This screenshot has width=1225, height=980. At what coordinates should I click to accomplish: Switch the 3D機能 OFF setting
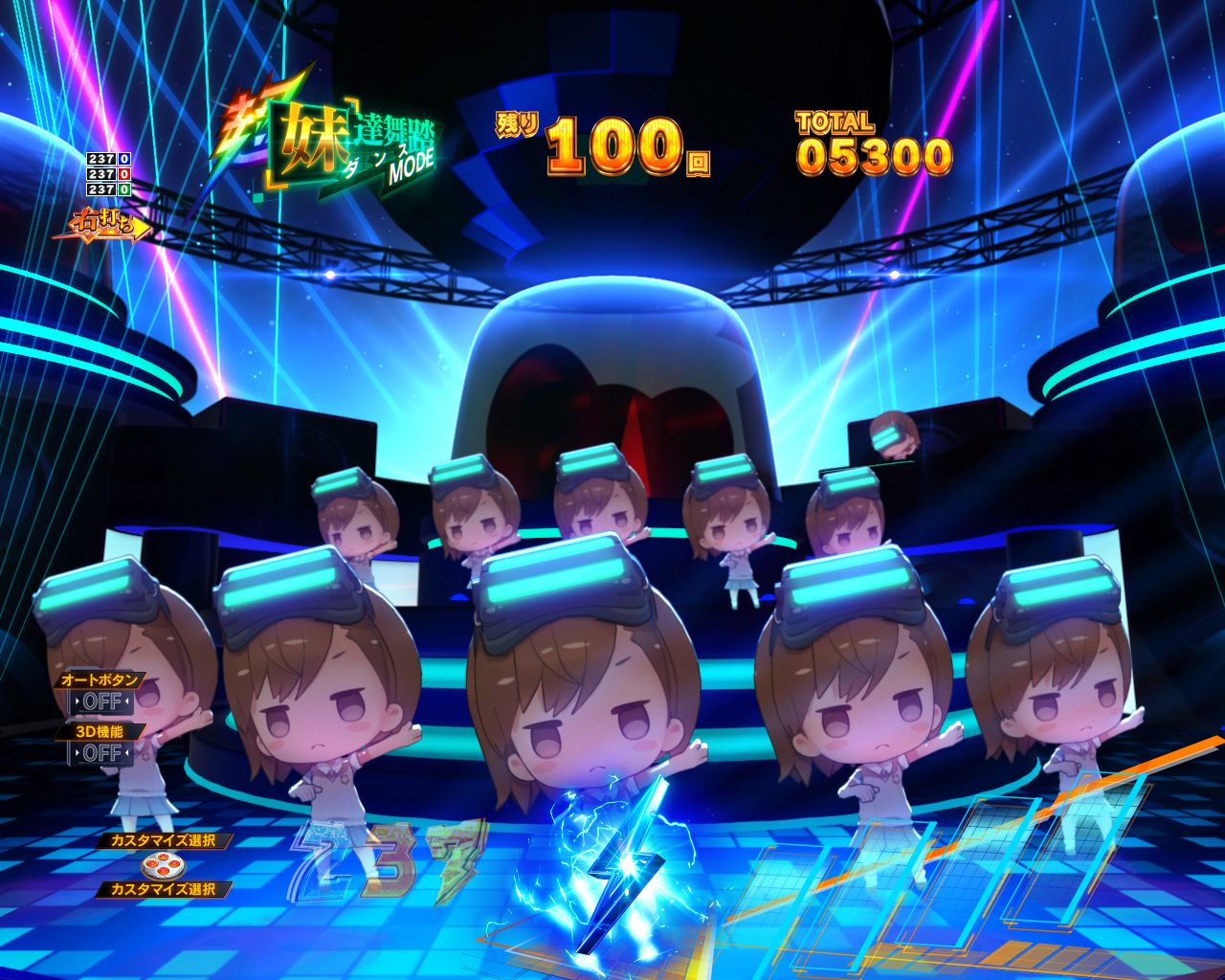[101, 753]
